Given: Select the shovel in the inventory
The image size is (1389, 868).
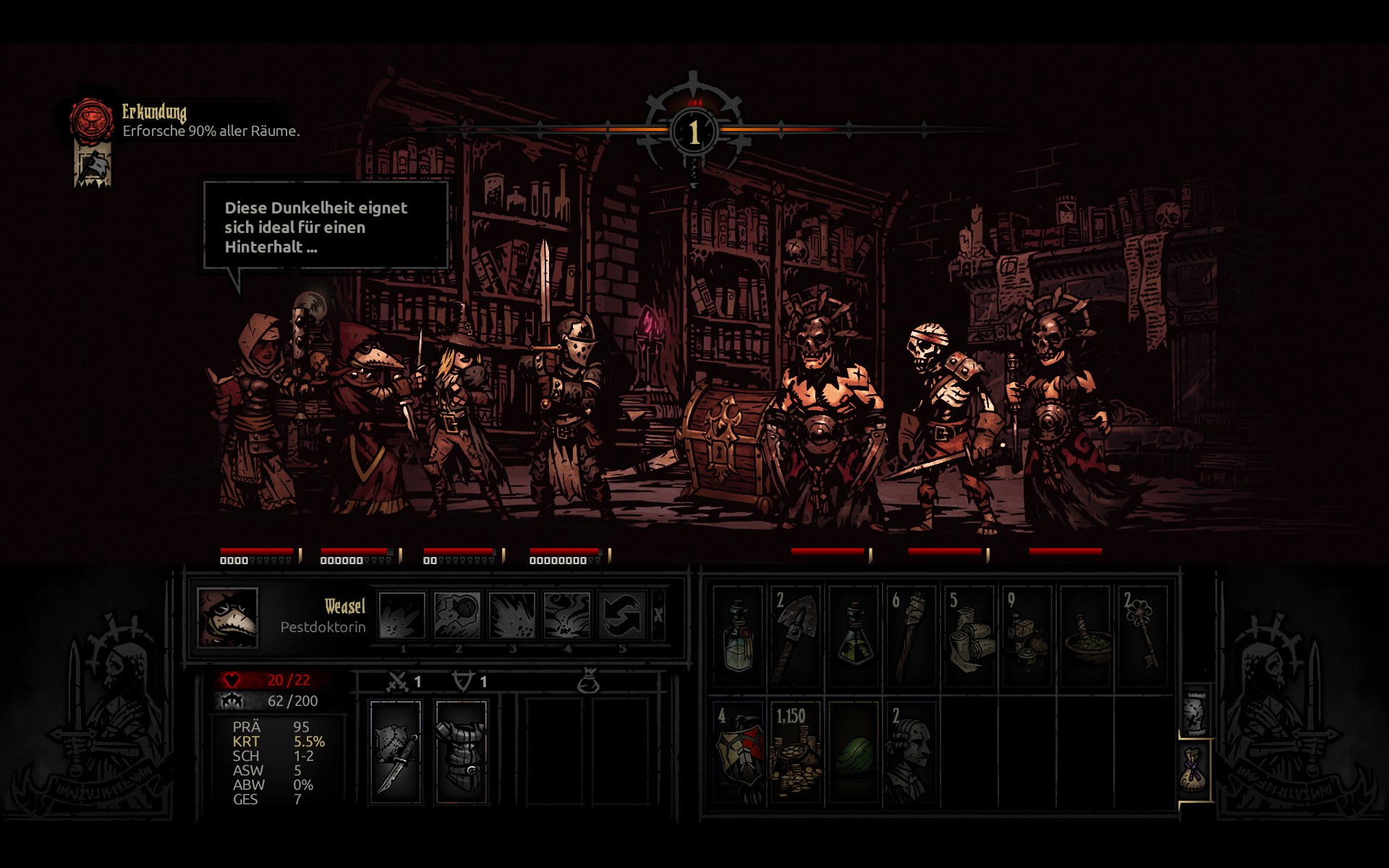Looking at the screenshot, I should (x=795, y=637).
